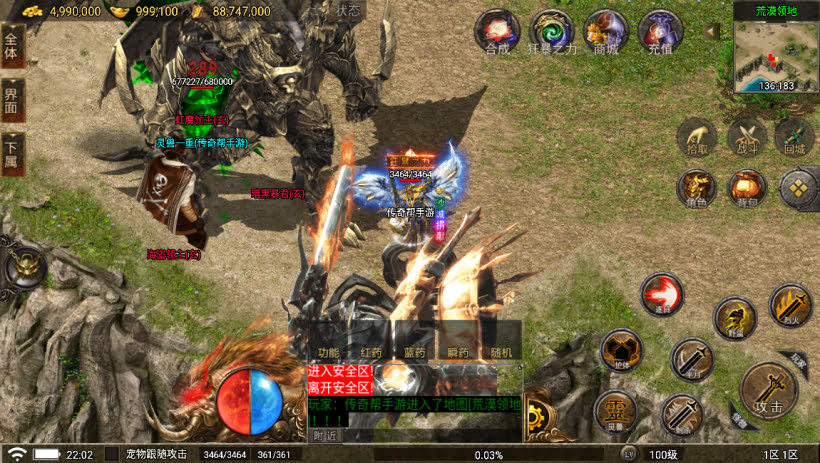Viewport: 820px width, 463px height.
Task: Select the 下属 tab
Action: point(12,155)
